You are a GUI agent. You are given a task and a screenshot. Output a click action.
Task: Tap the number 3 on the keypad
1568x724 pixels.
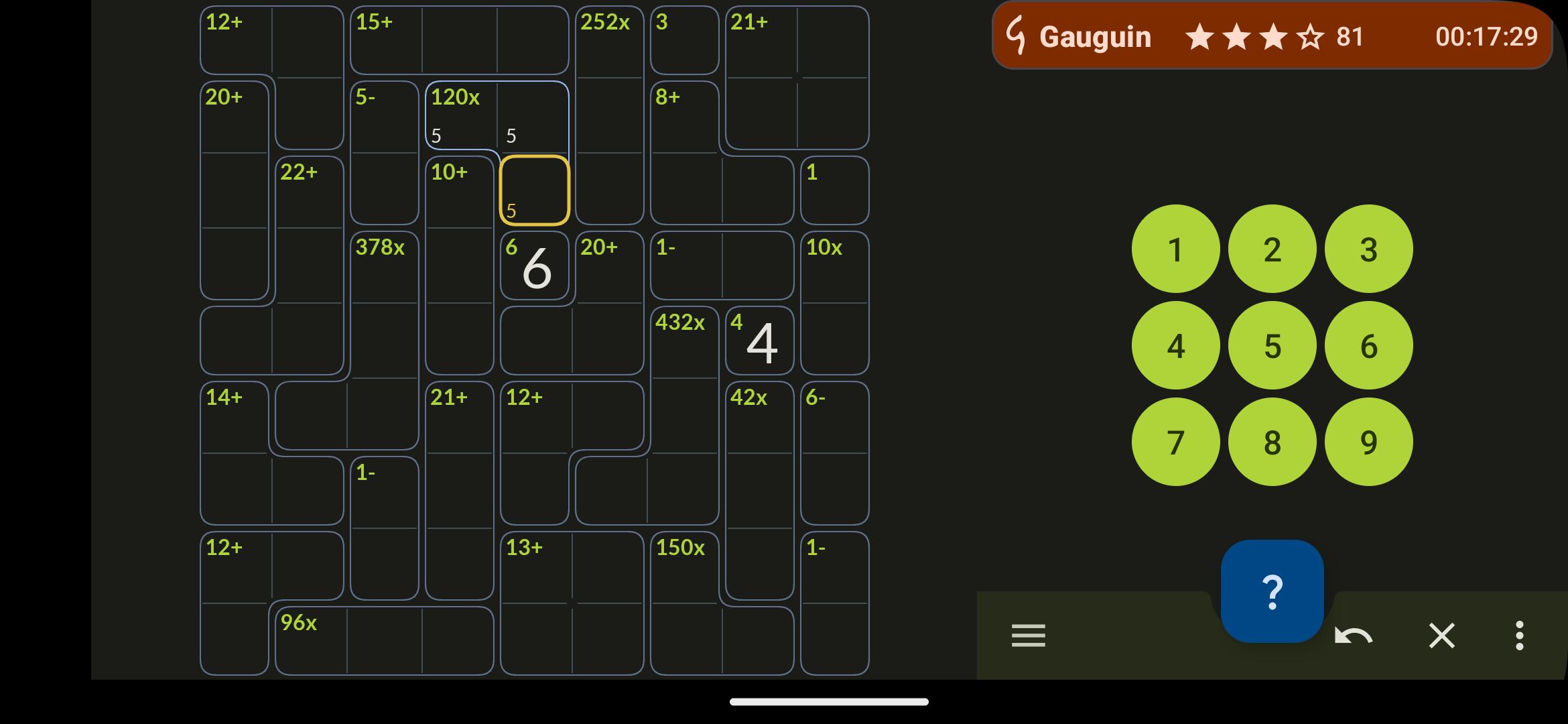(x=1368, y=248)
